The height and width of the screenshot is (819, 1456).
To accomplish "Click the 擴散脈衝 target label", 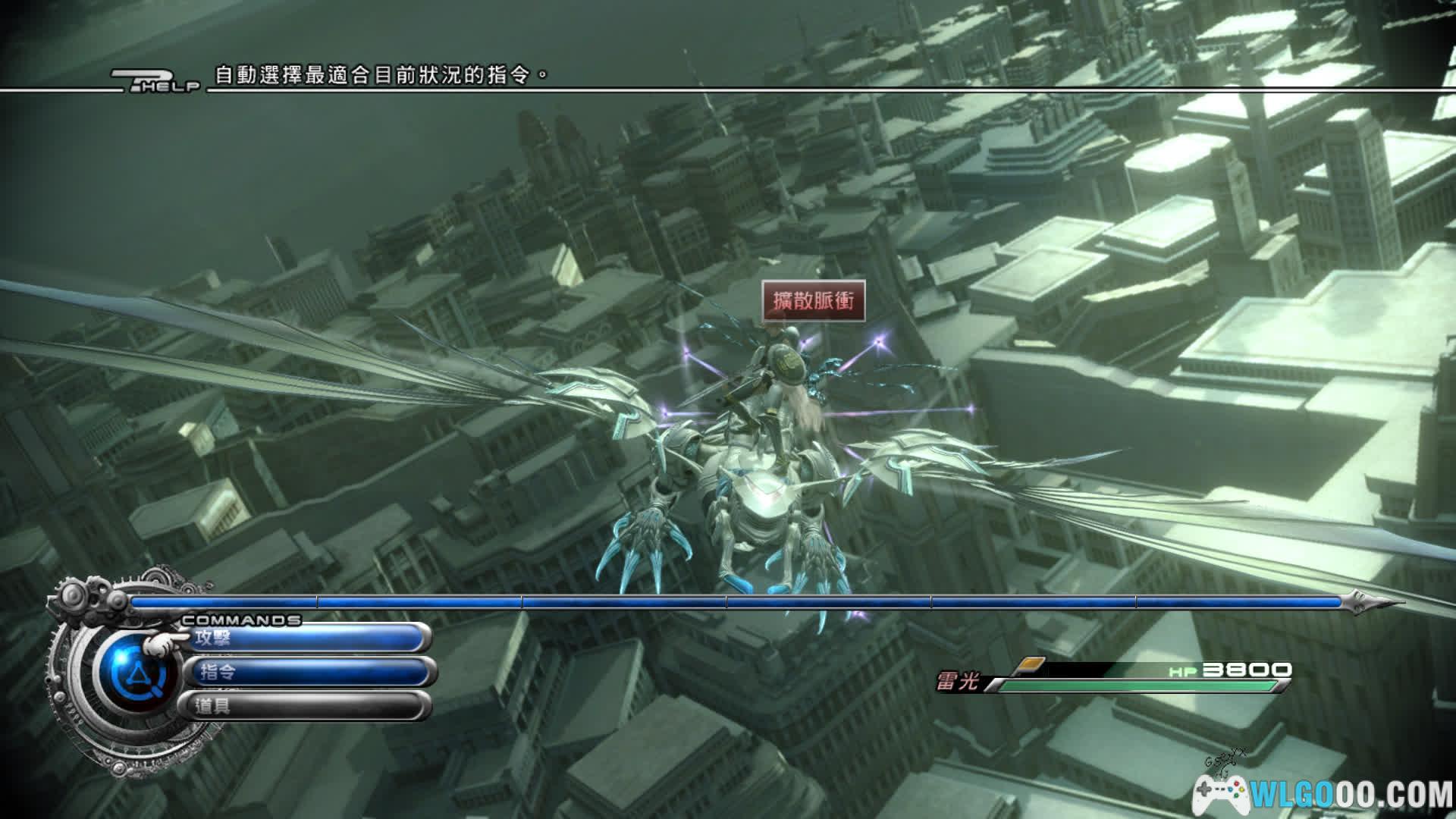I will [x=813, y=301].
